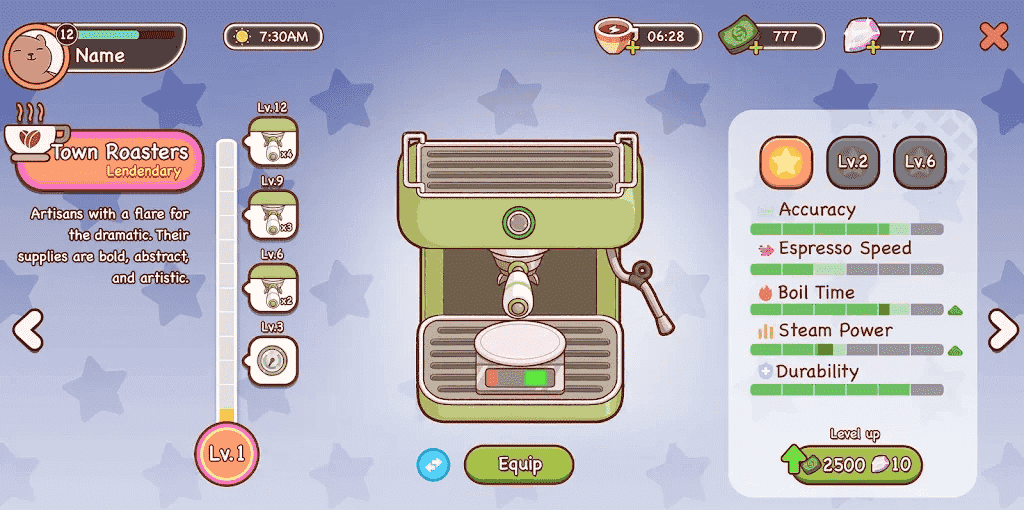
Task: Switch to the Lv.2 tab
Action: pyautogui.click(x=853, y=162)
